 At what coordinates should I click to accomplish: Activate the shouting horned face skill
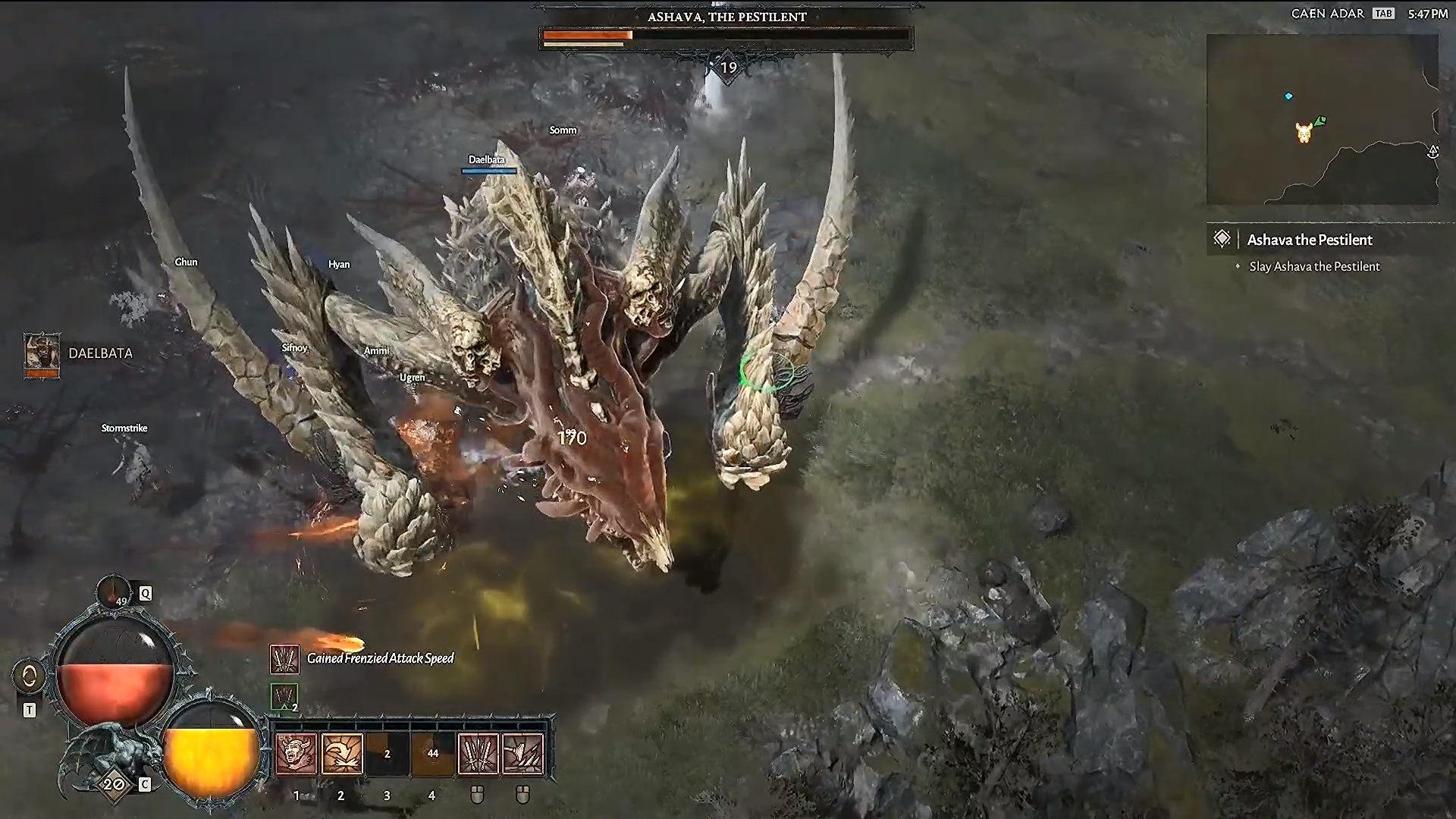(296, 754)
